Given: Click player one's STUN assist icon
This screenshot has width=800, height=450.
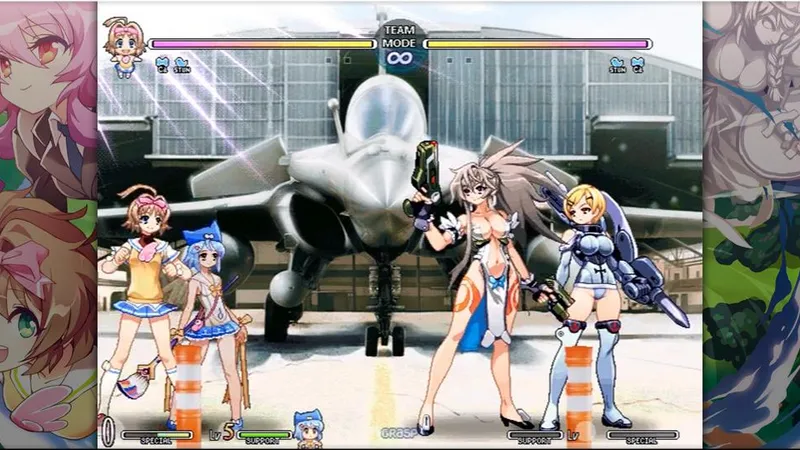Looking at the screenshot, I should click(181, 64).
